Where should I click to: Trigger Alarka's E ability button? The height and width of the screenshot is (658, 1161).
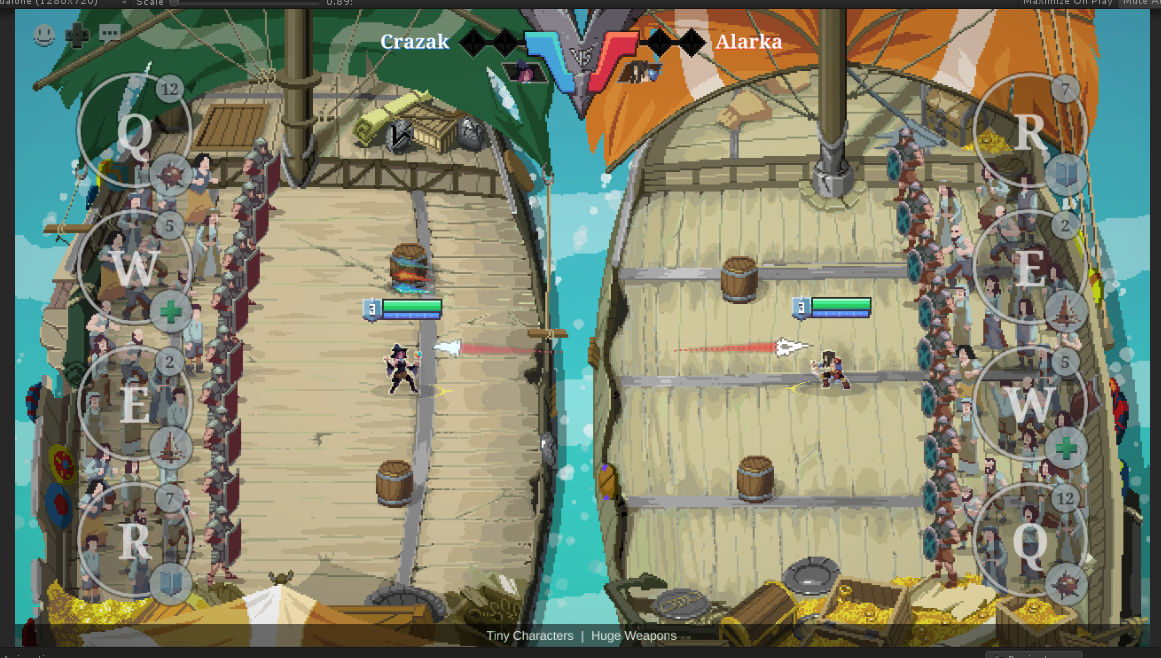tap(1030, 267)
